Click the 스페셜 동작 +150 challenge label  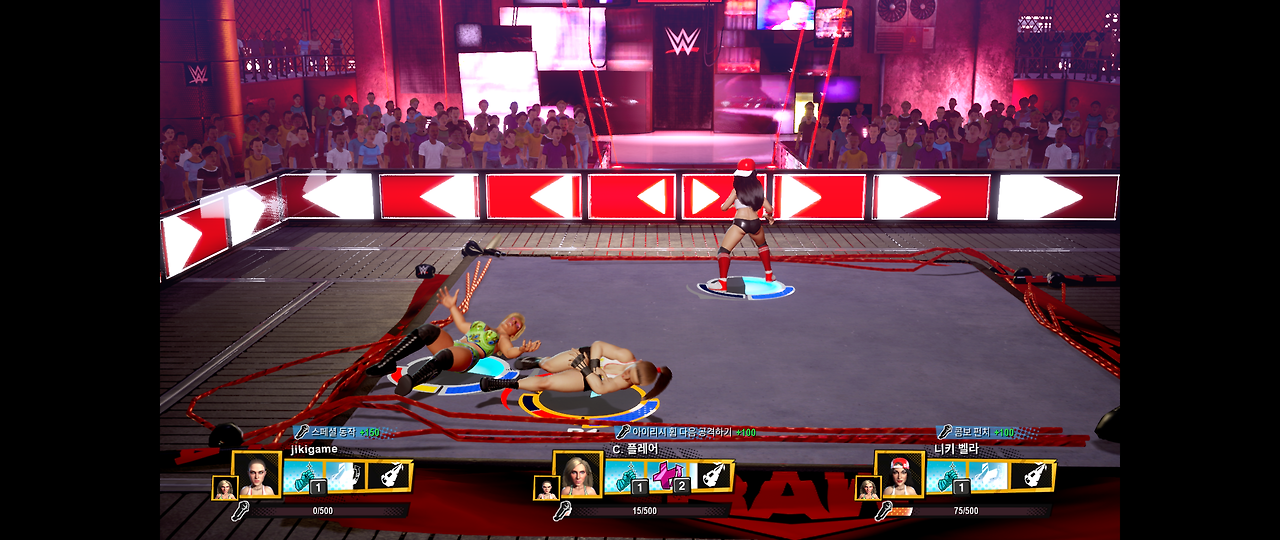338,432
